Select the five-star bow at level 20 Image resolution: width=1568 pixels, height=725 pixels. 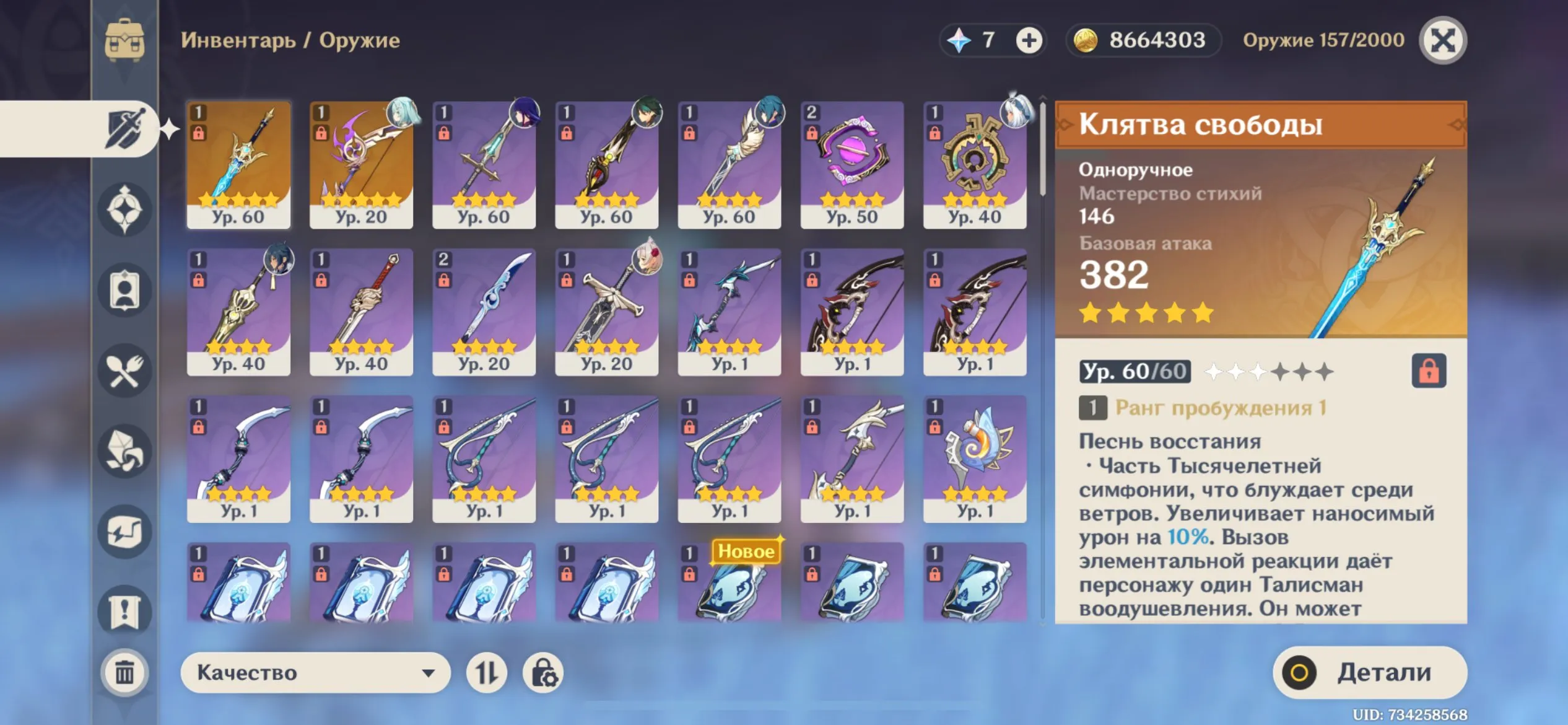361,165
